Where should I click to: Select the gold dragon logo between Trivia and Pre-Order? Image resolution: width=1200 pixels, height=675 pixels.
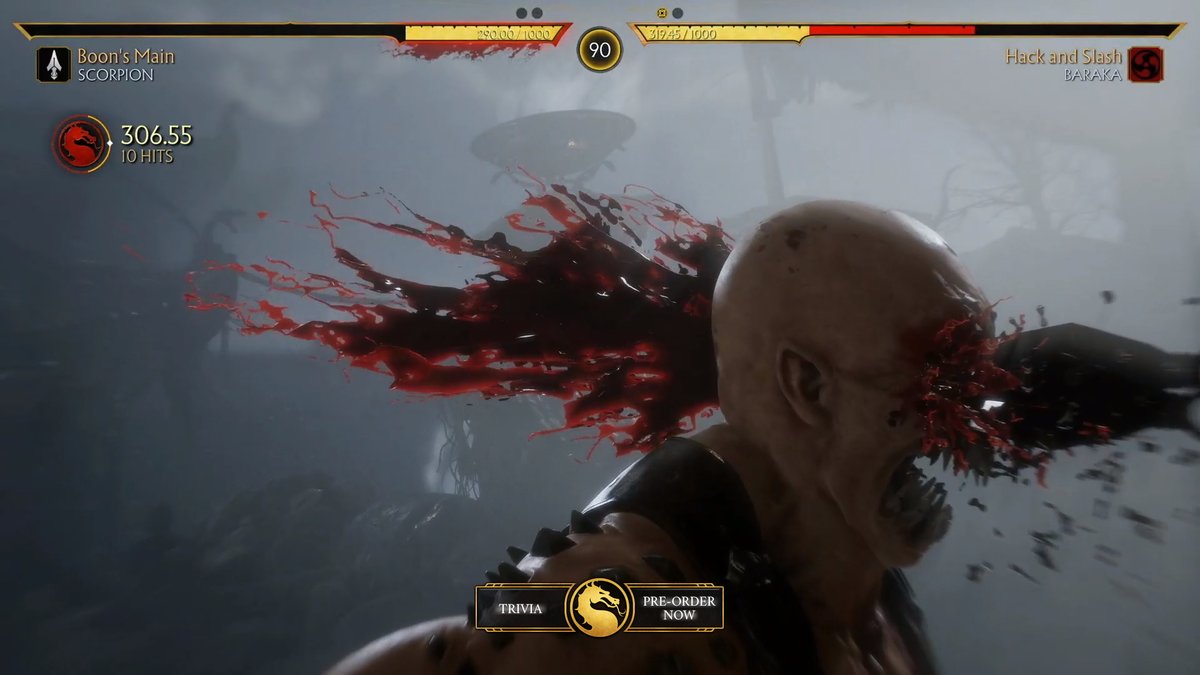tap(599, 607)
